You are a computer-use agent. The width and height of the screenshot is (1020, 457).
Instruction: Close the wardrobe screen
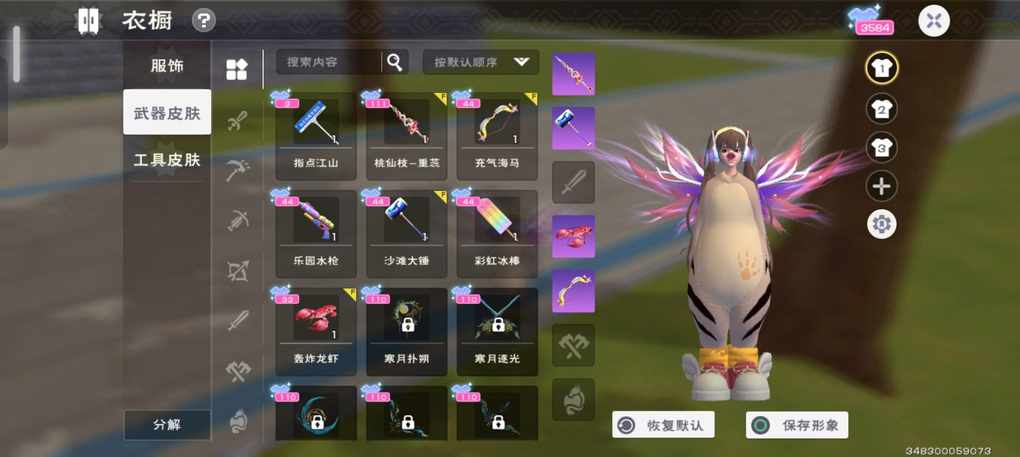pos(933,21)
